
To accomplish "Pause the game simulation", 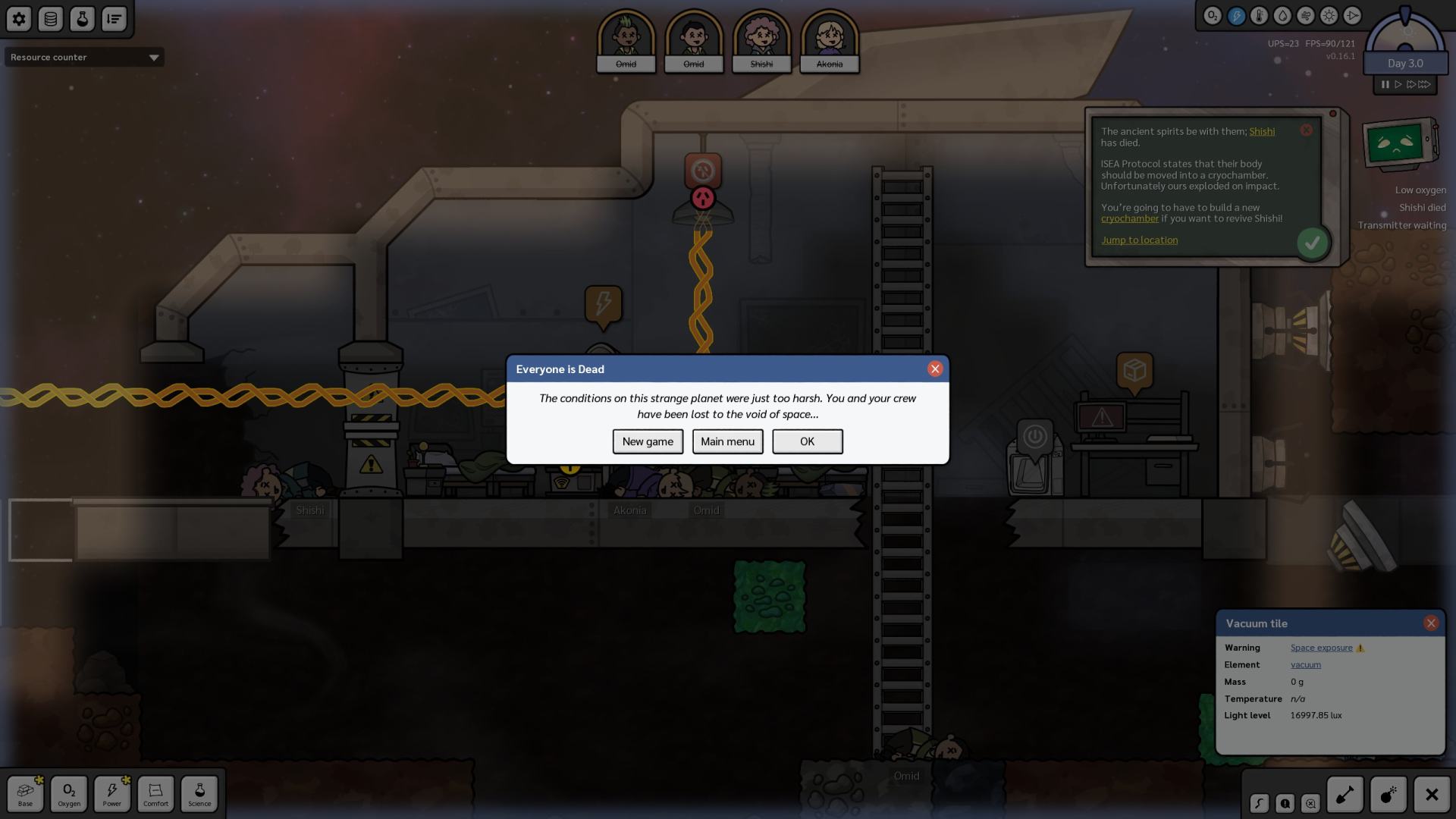I will click(x=1385, y=84).
